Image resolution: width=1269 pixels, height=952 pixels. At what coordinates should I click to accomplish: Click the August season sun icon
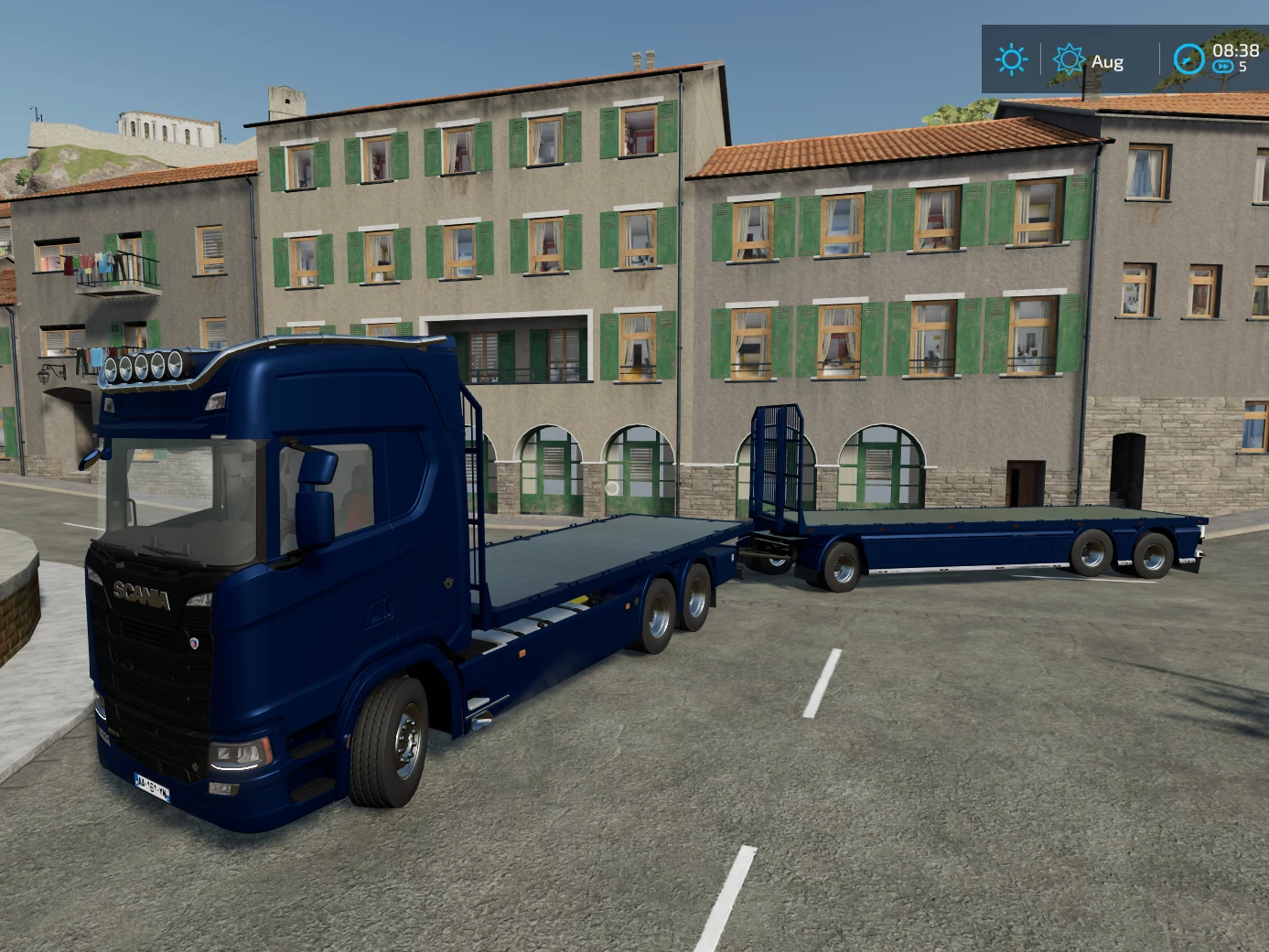point(1069,60)
